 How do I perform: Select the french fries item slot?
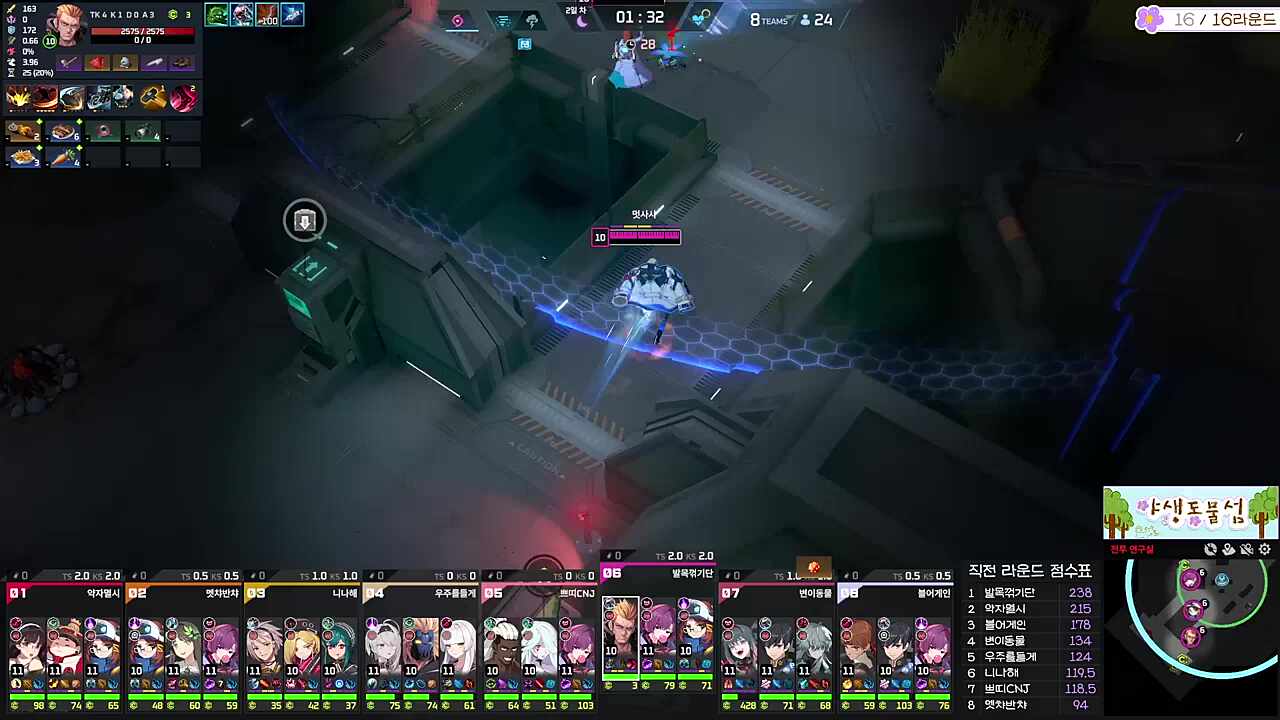click(22, 157)
